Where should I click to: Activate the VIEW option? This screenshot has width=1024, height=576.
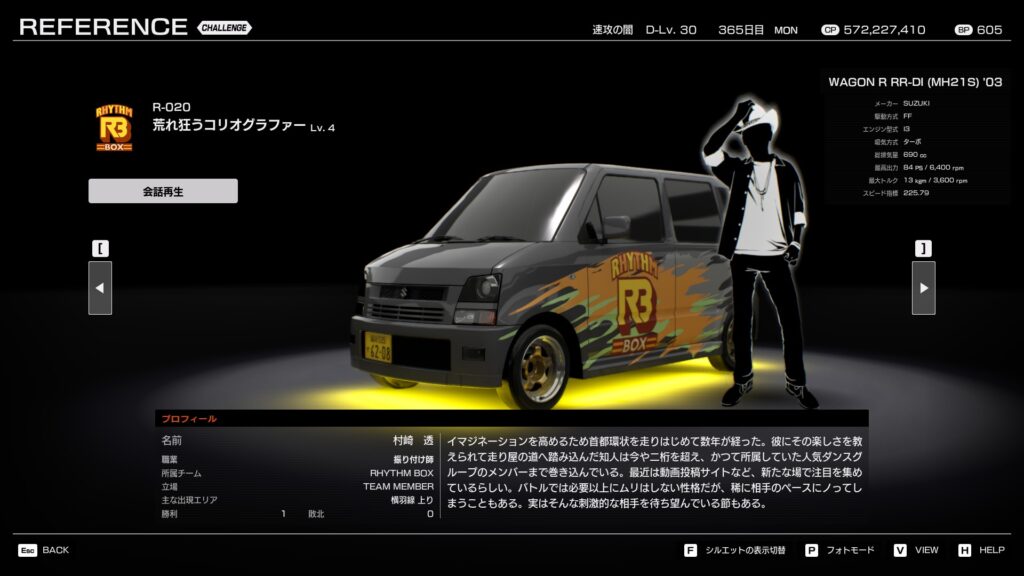pos(917,550)
